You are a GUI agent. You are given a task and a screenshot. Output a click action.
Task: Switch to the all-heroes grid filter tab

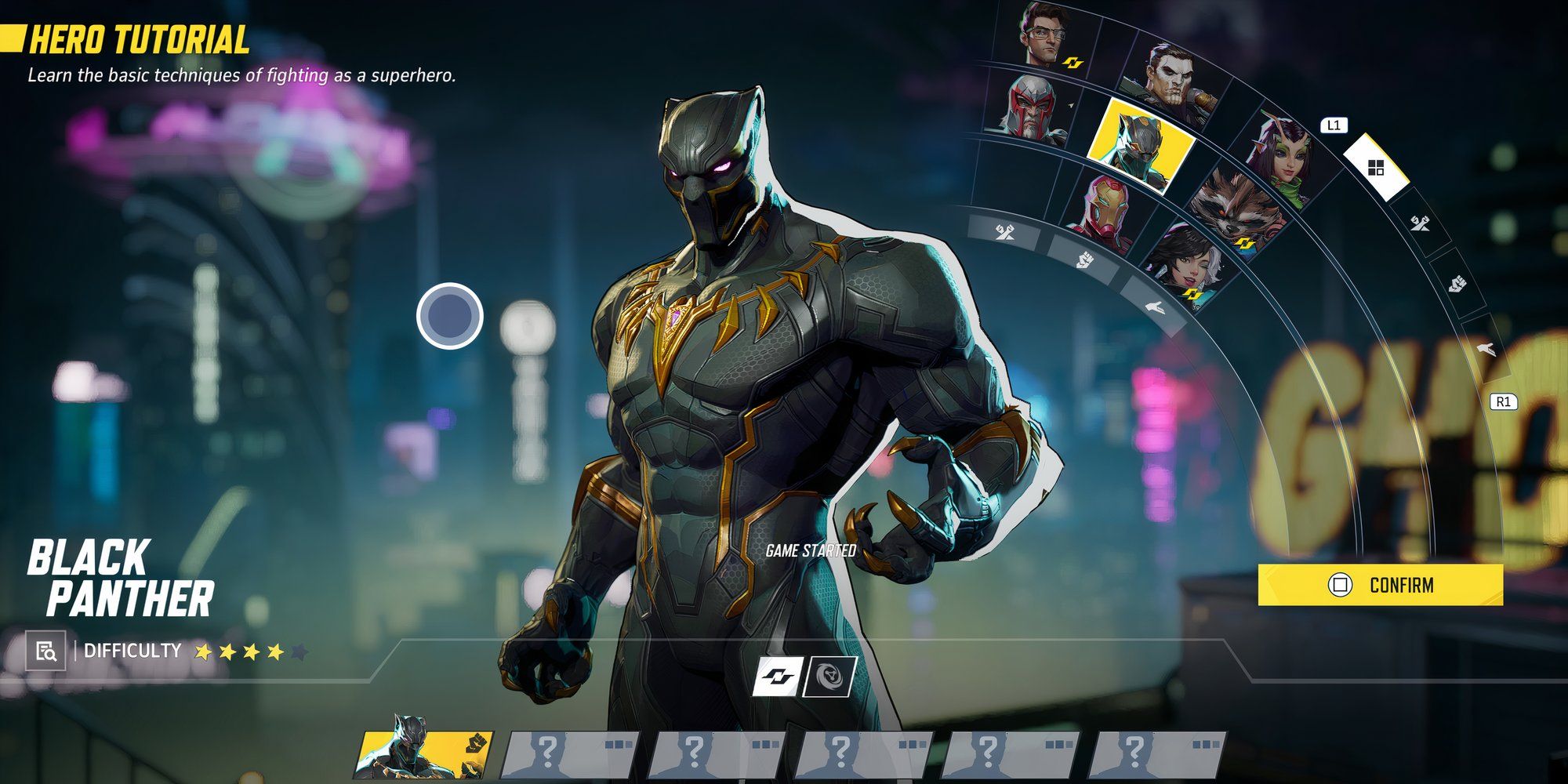[x=1376, y=167]
